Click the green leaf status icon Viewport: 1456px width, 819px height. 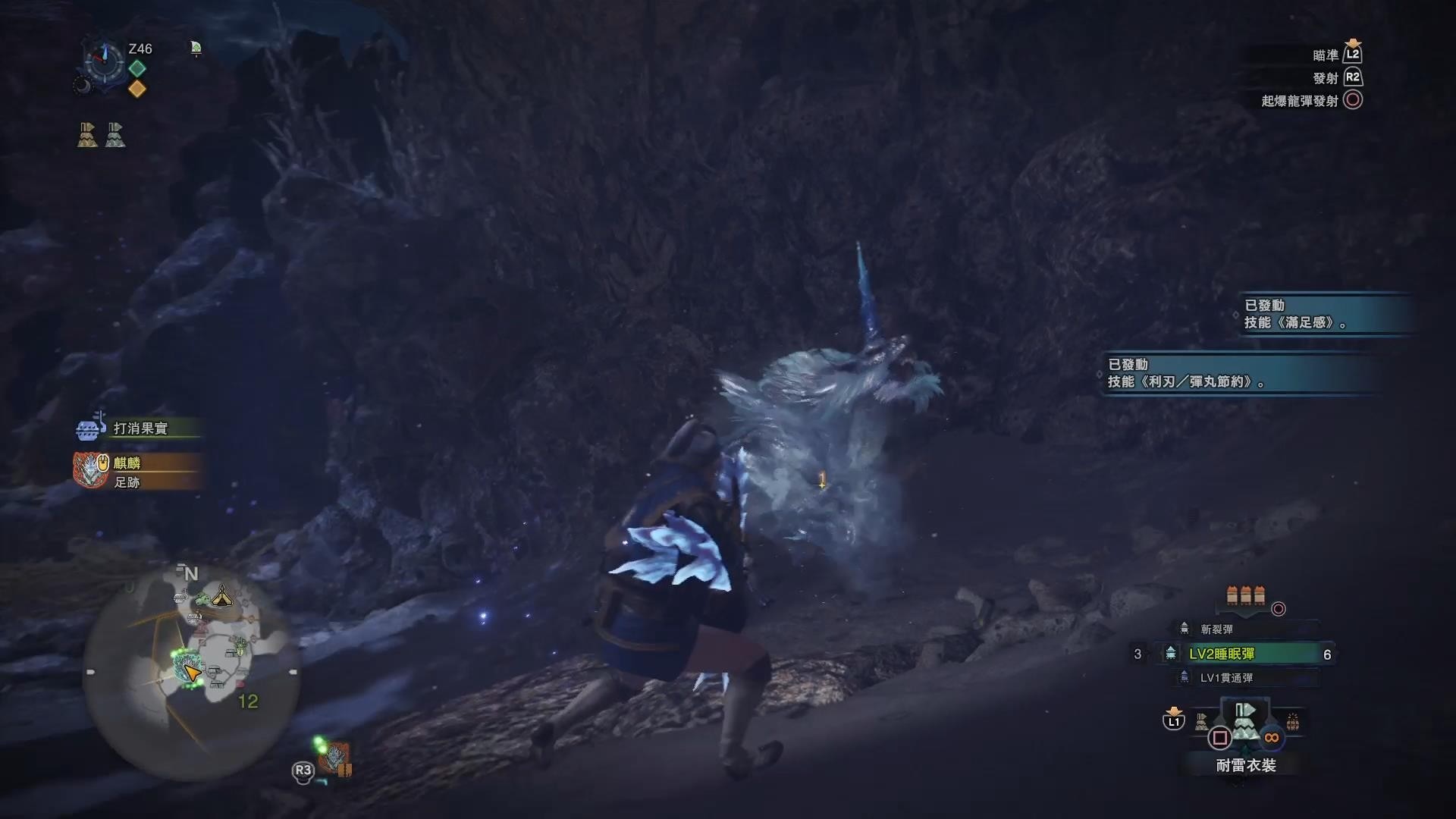196,49
